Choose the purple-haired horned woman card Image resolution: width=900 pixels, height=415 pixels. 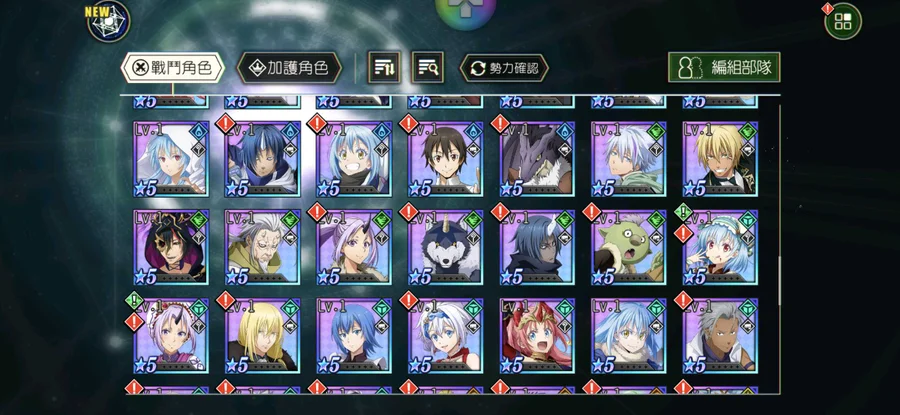(x=354, y=247)
